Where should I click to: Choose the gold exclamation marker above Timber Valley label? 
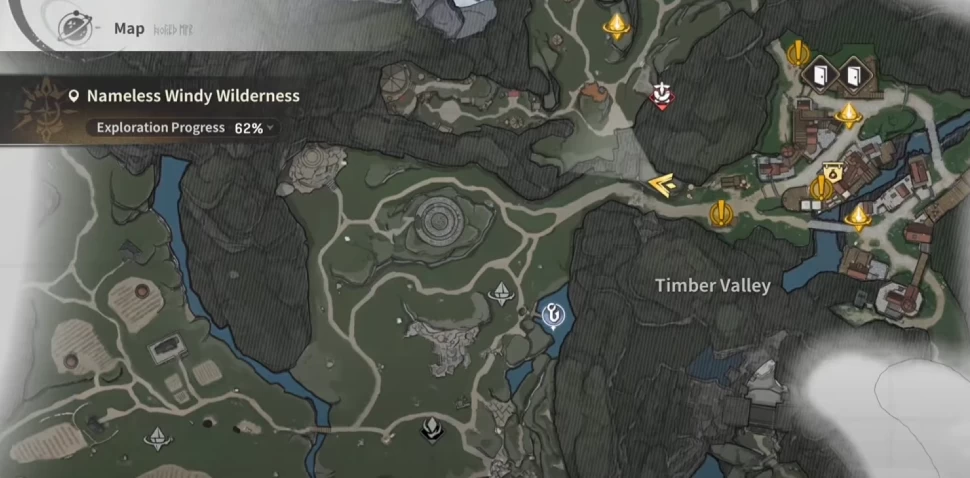coord(720,213)
